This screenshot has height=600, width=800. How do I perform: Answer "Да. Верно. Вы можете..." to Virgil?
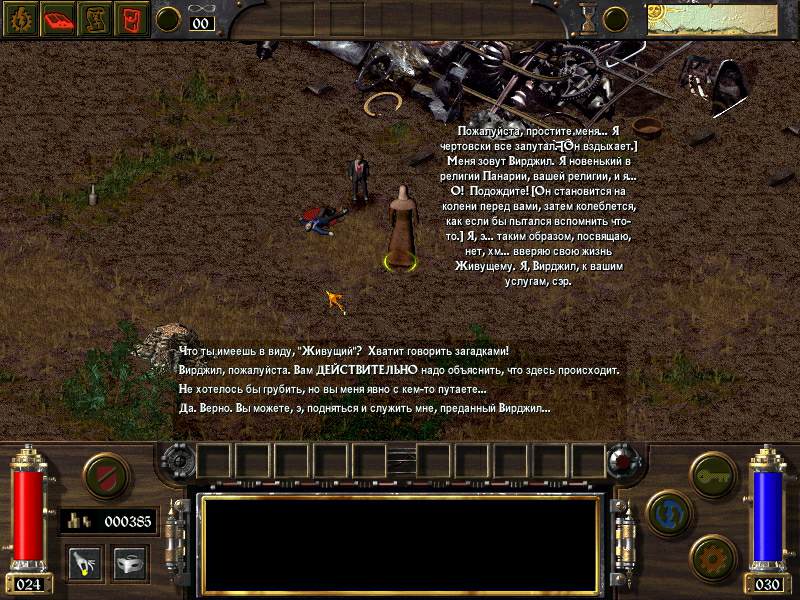pyautogui.click(x=364, y=408)
